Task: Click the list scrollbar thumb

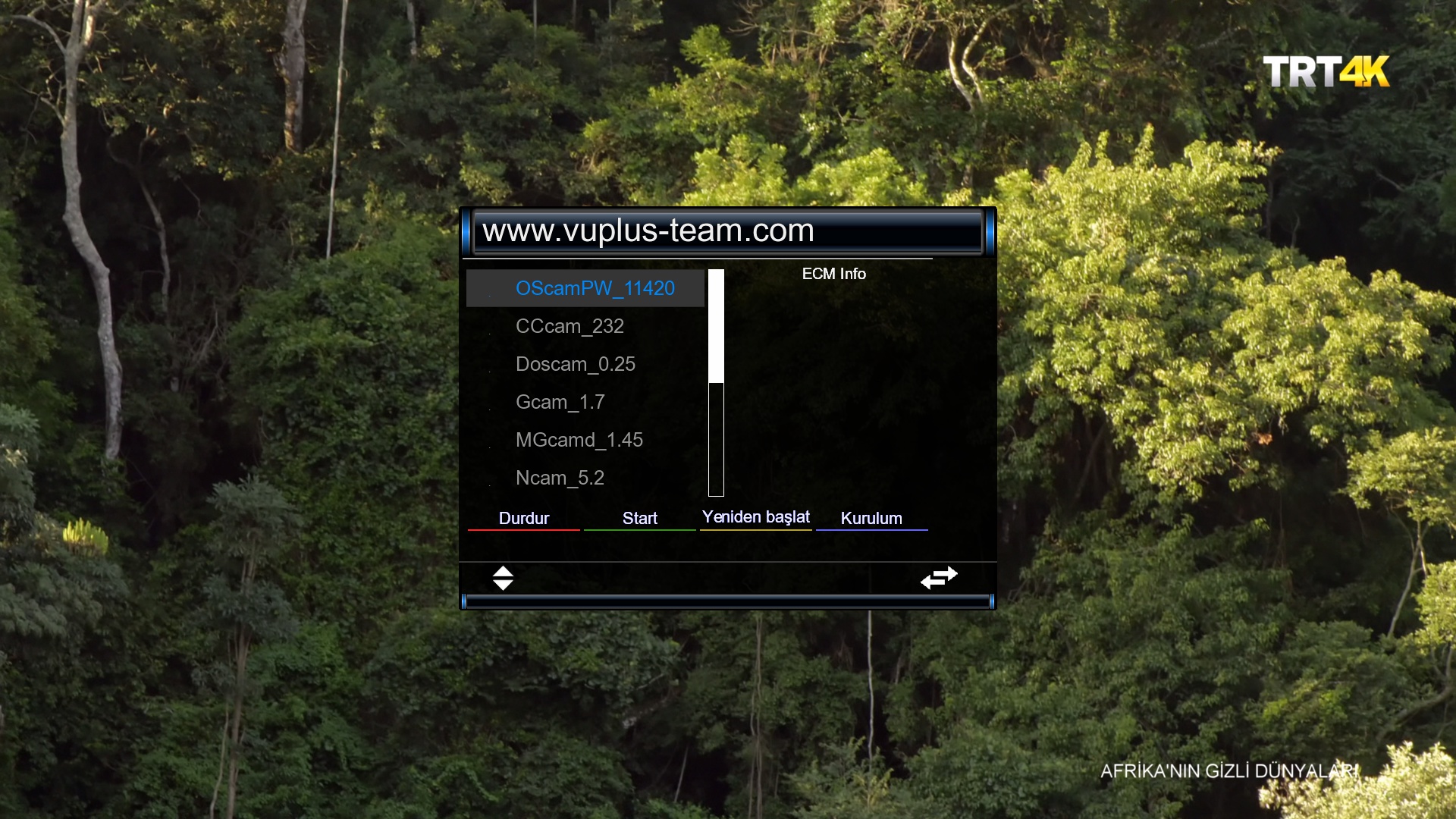Action: tap(716, 326)
